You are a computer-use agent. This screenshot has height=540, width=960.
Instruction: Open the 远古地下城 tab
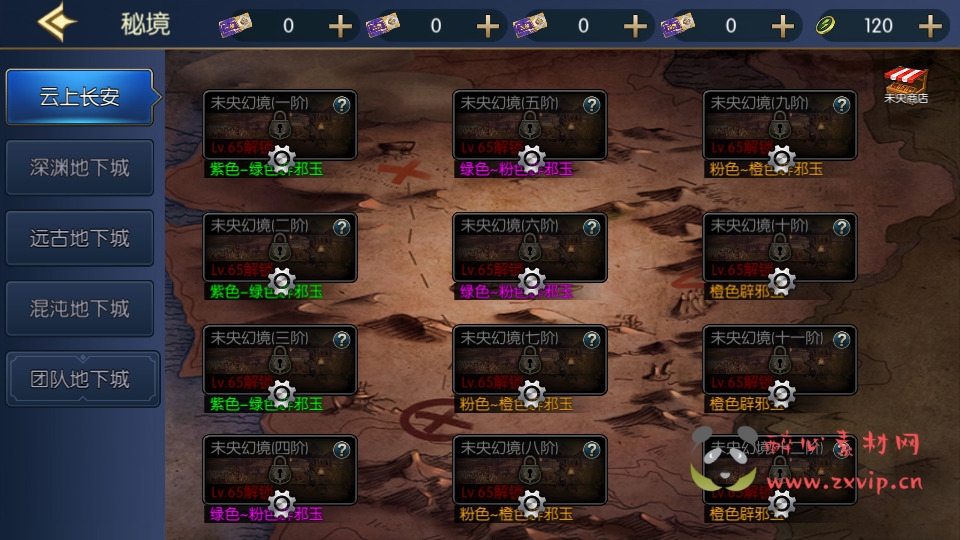pos(80,238)
